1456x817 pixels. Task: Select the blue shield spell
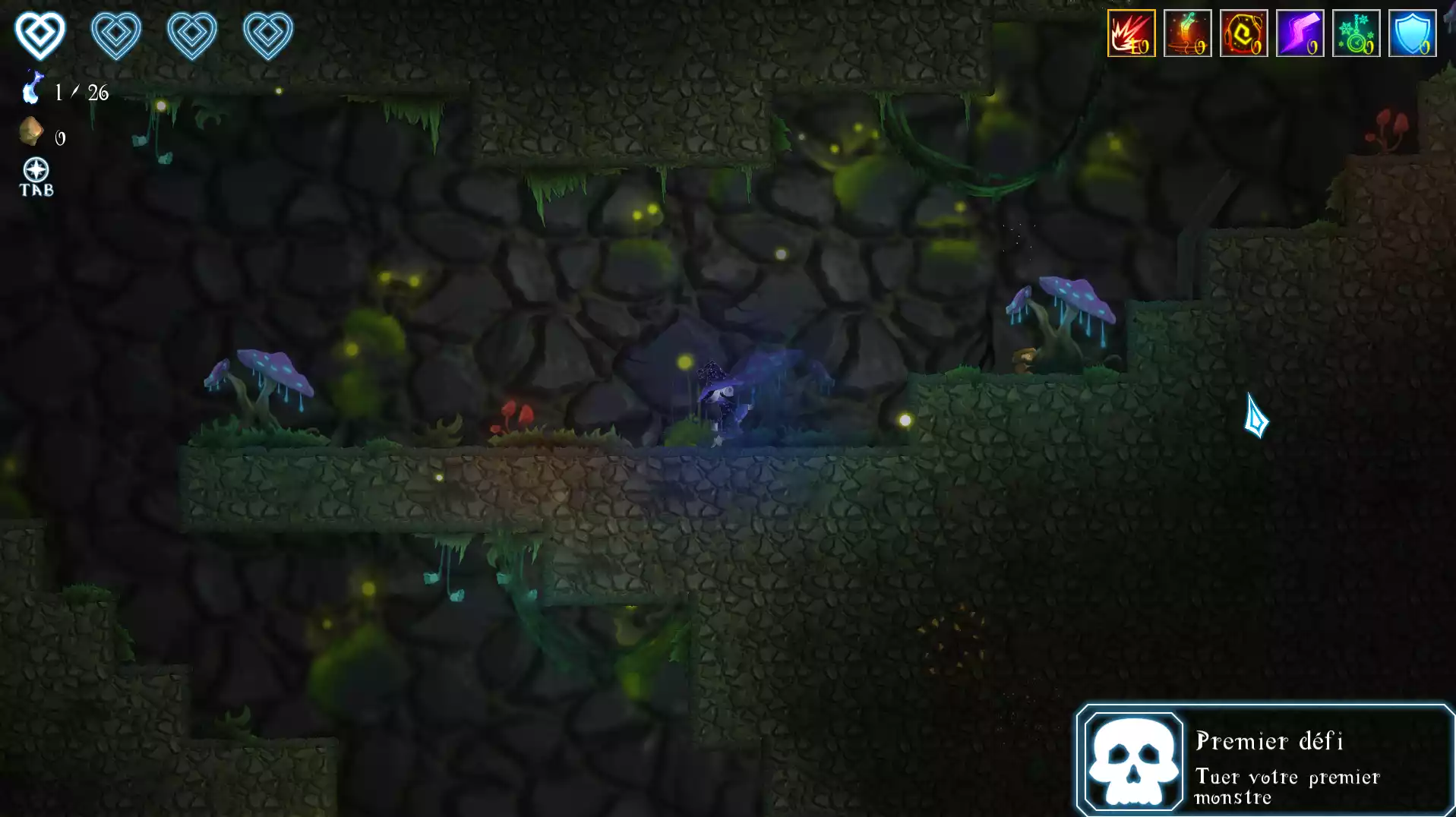tap(1412, 33)
